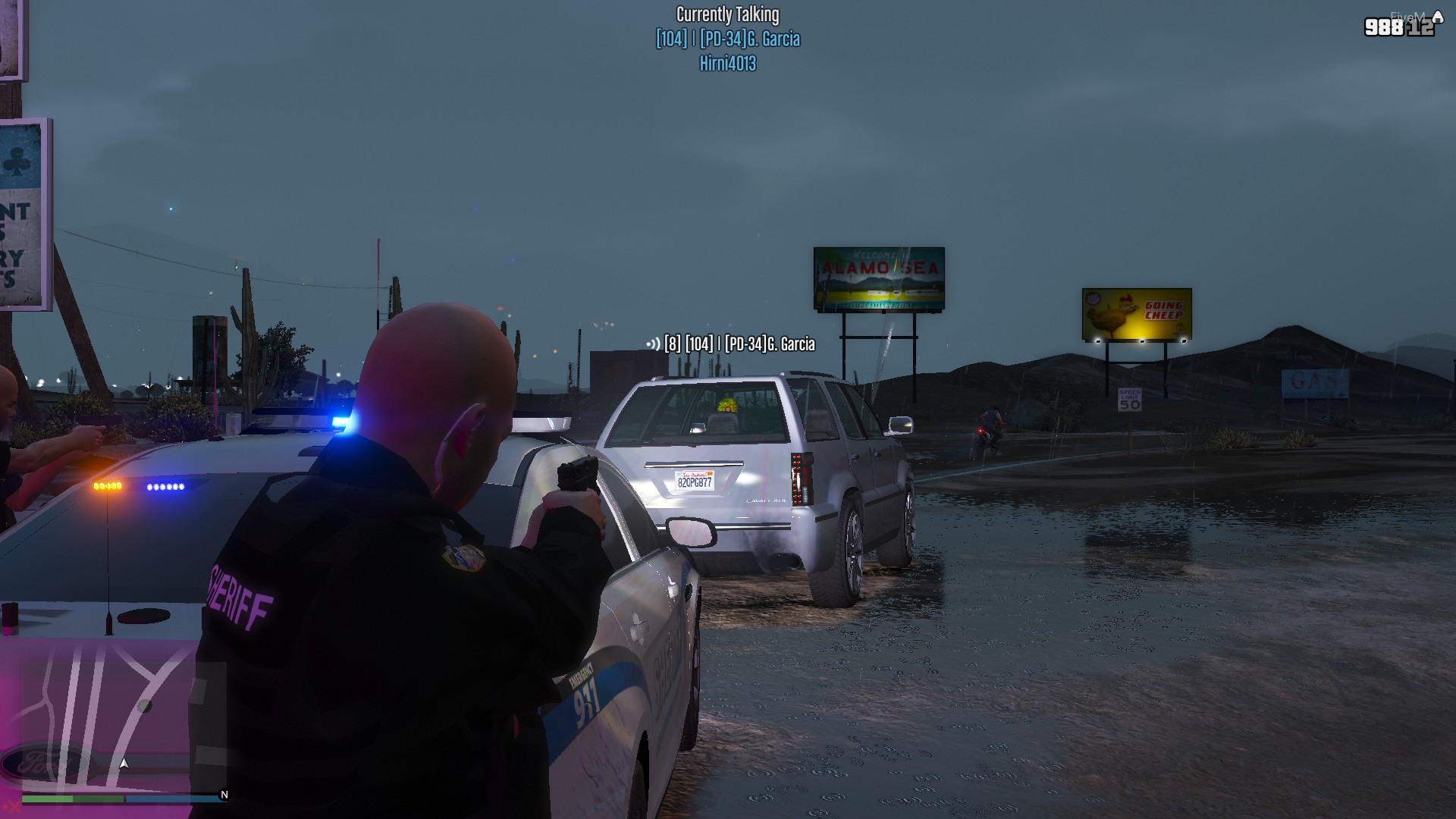Image resolution: width=1456 pixels, height=819 pixels.
Task: Select the speaker icon beside G. Garcia's nametag
Action: click(x=653, y=344)
